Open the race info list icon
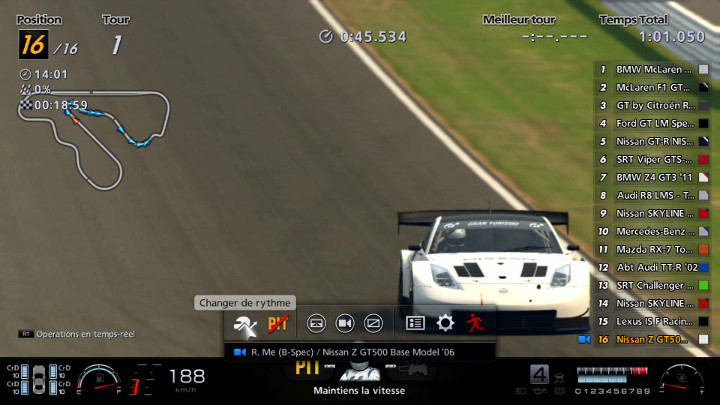The width and height of the screenshot is (720, 405). coord(416,323)
